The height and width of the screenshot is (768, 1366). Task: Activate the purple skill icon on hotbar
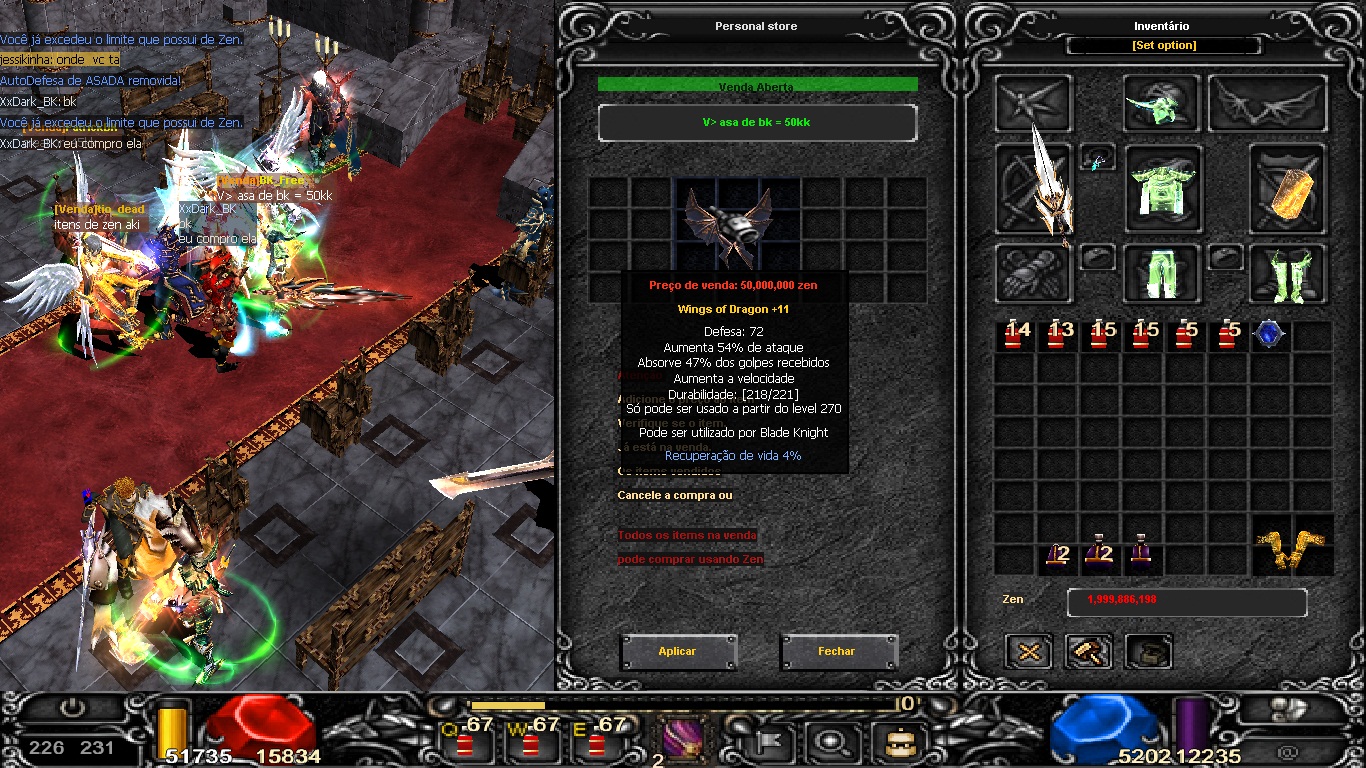pyautogui.click(x=683, y=741)
